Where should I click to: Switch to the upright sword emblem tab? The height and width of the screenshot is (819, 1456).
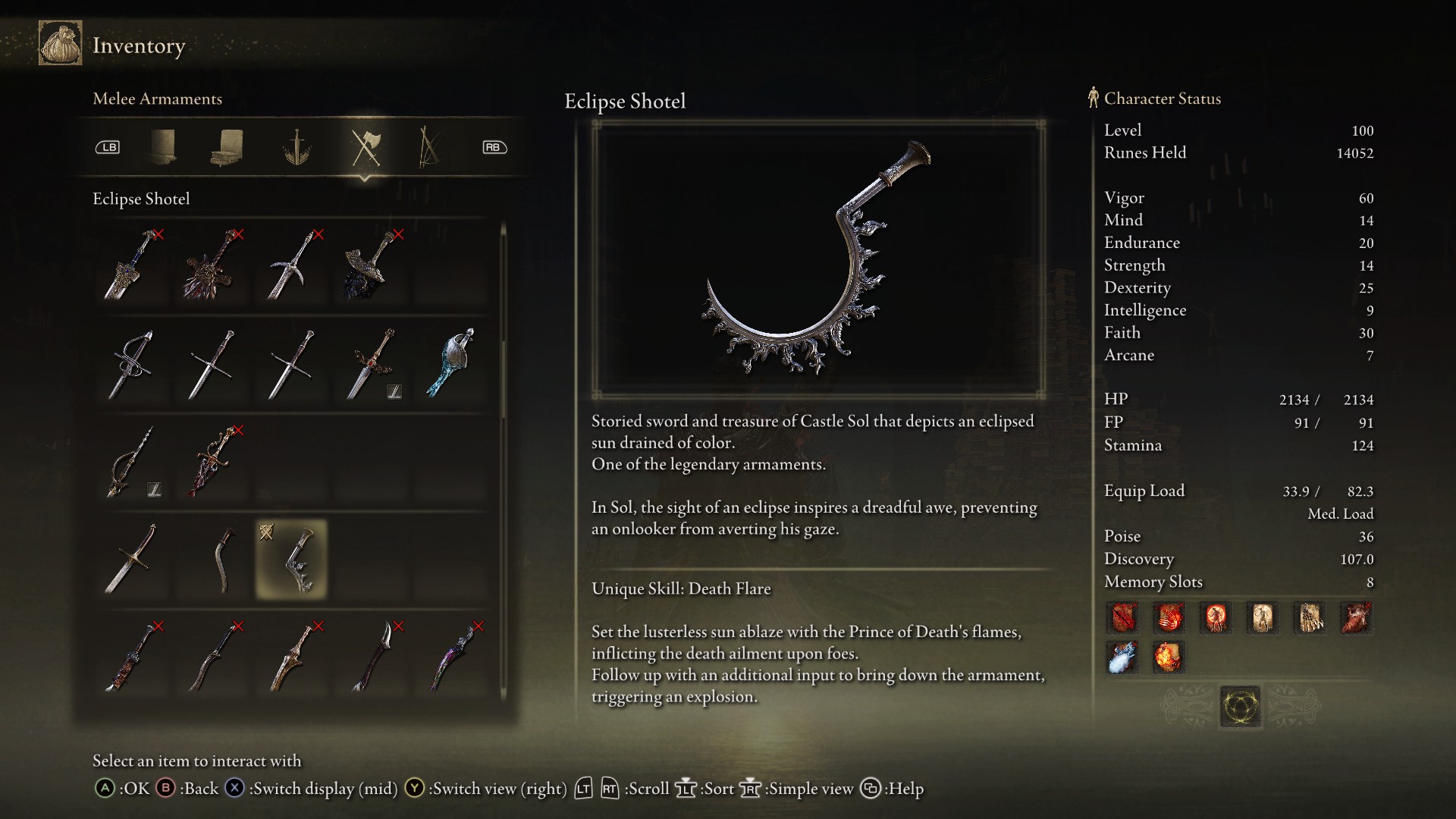(297, 147)
